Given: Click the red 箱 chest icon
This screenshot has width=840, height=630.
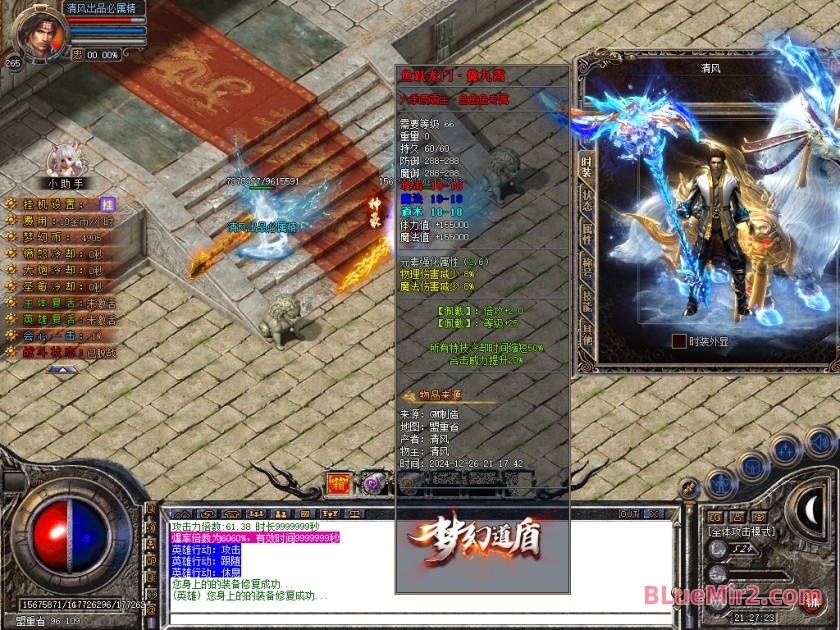Looking at the screenshot, I should pyautogui.click(x=340, y=482).
